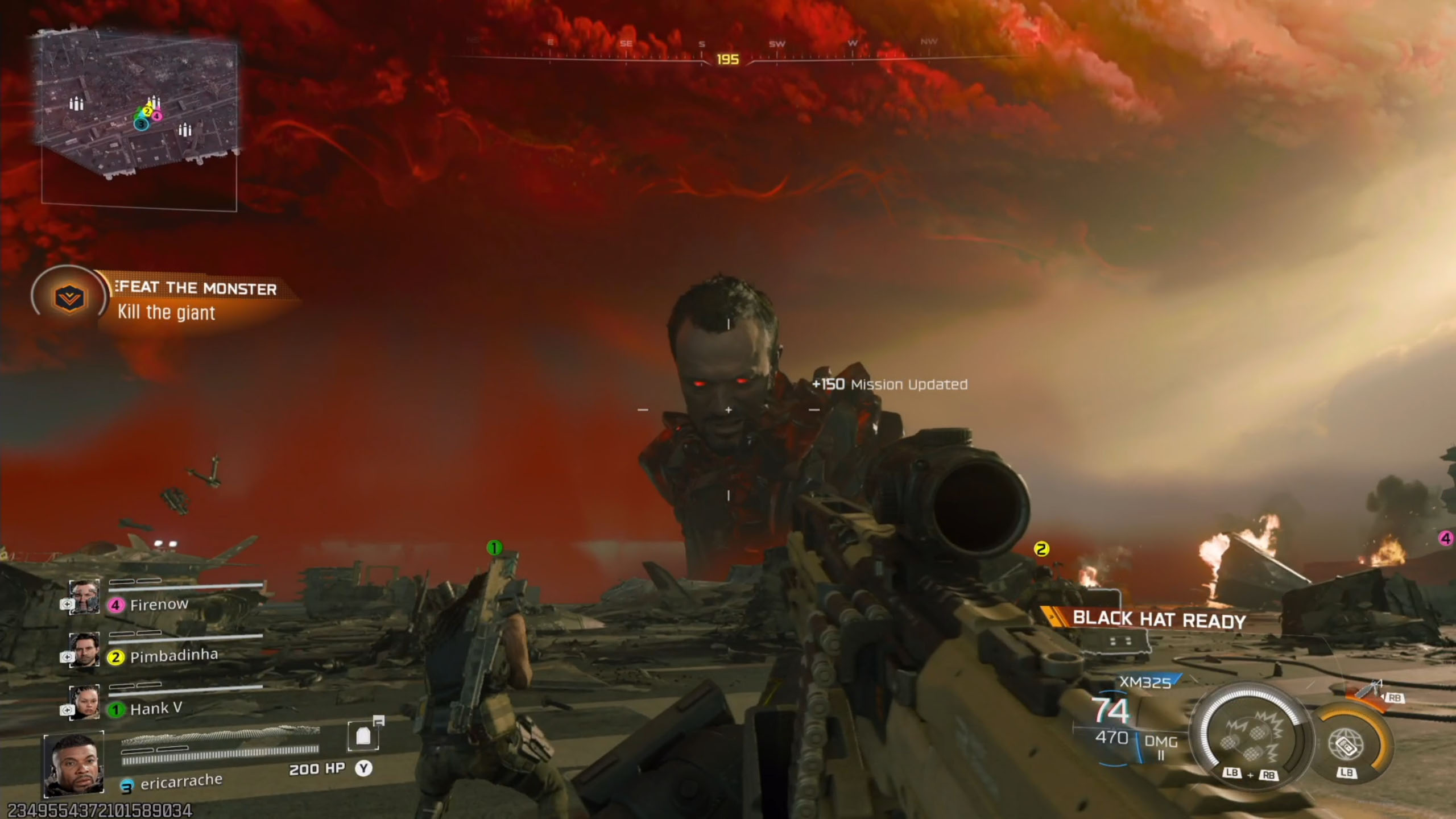Expand the DMG II attachment indicator
1456x819 pixels.
click(1161, 745)
